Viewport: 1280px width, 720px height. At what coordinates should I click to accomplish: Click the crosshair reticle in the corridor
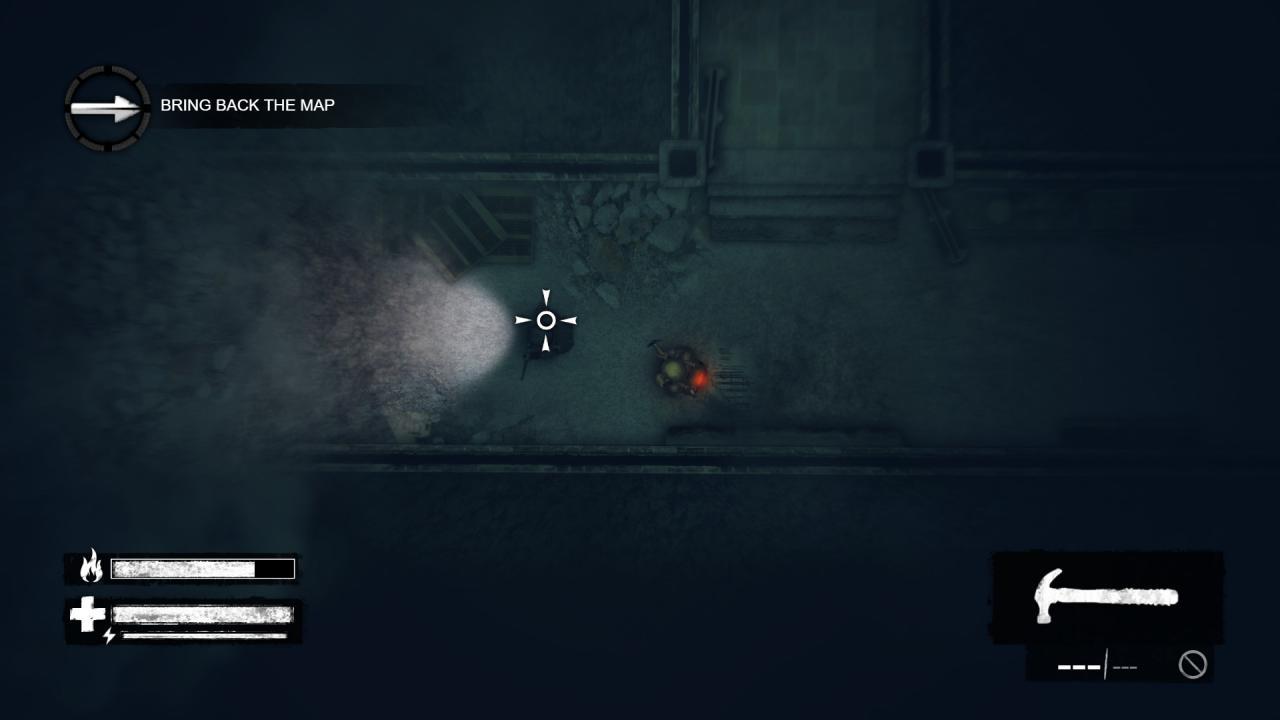[546, 320]
